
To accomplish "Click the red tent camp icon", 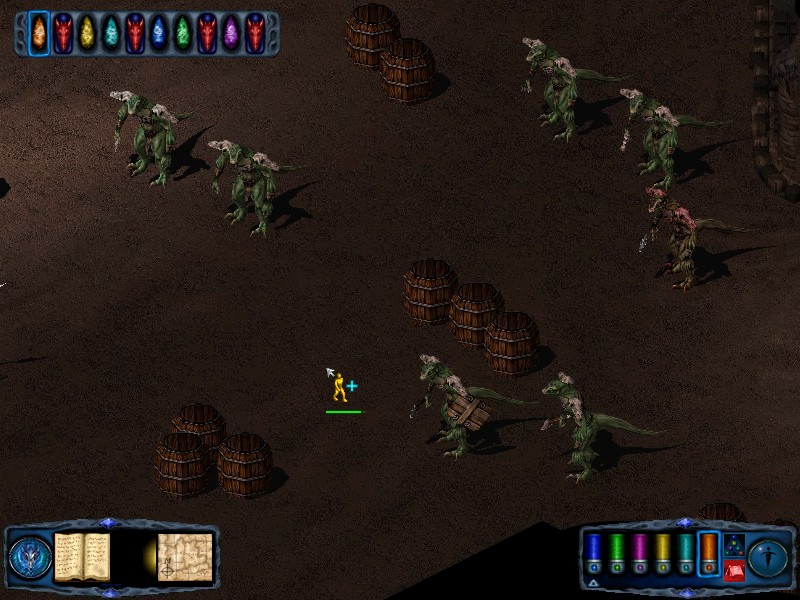I will [x=733, y=571].
